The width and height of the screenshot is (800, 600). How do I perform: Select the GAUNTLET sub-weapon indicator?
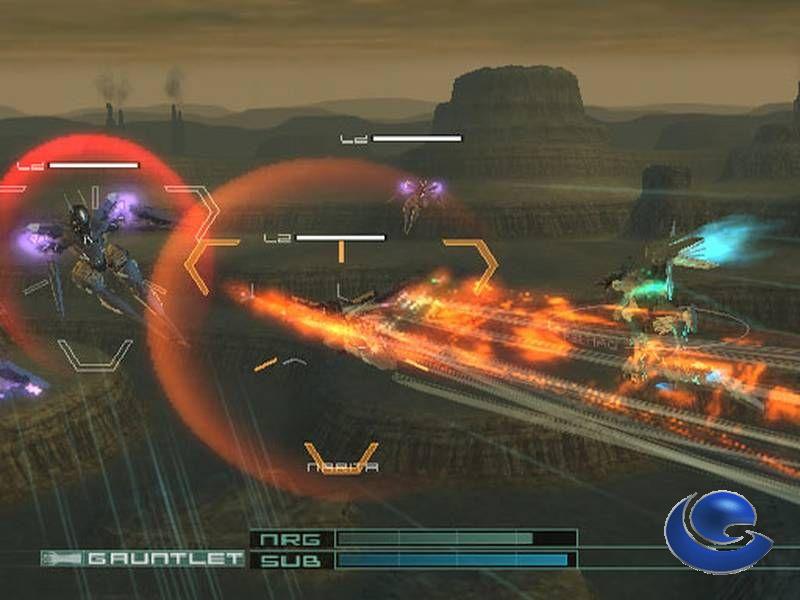(143, 558)
